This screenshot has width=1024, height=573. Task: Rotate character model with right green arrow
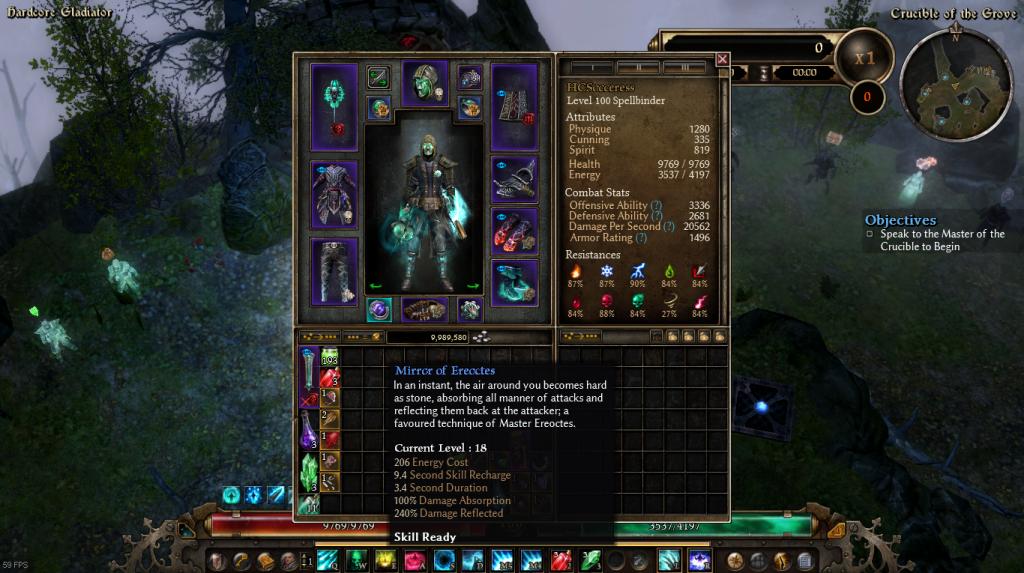[x=472, y=285]
